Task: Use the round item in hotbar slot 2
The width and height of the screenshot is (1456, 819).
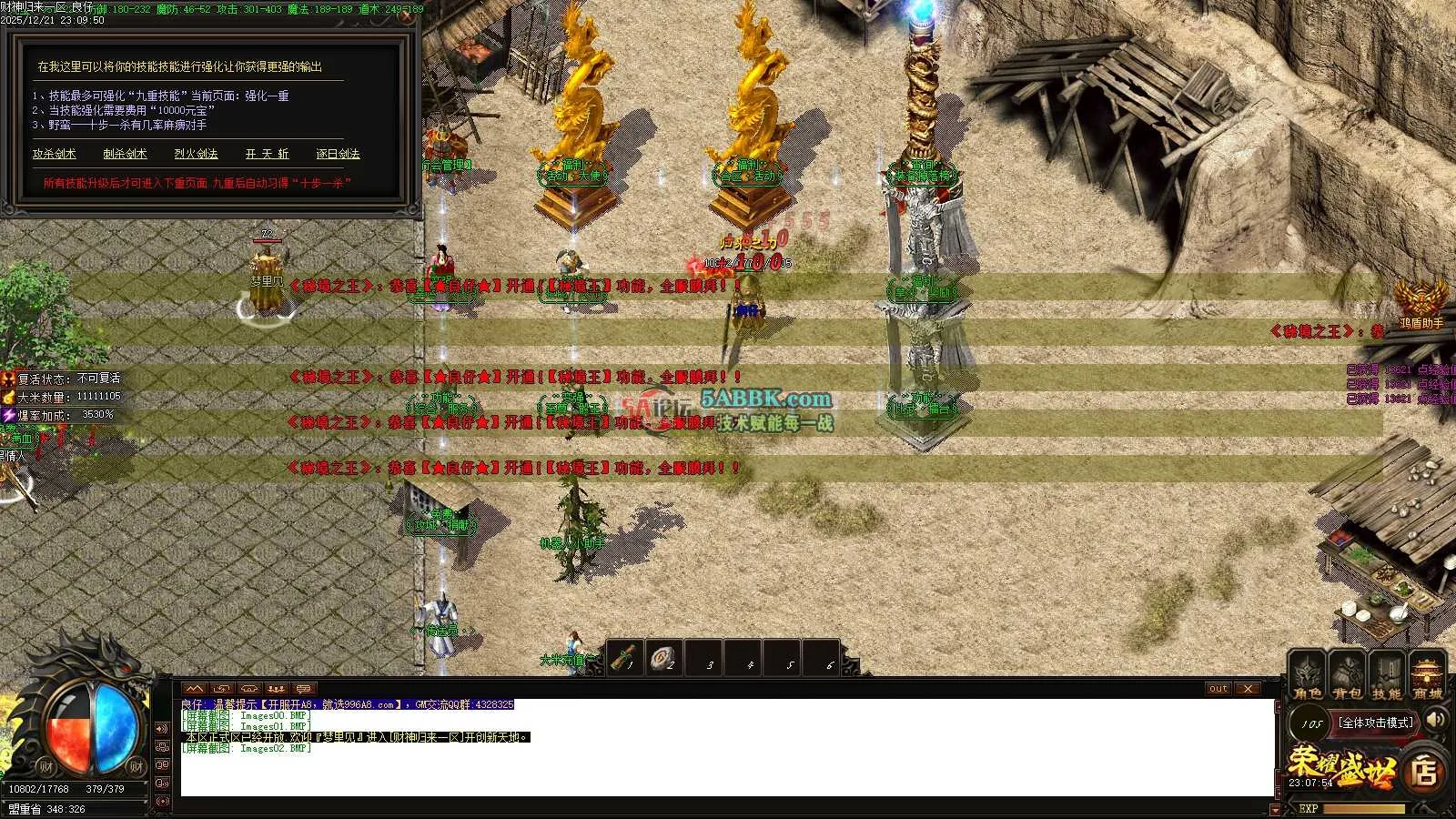Action: coord(664,657)
